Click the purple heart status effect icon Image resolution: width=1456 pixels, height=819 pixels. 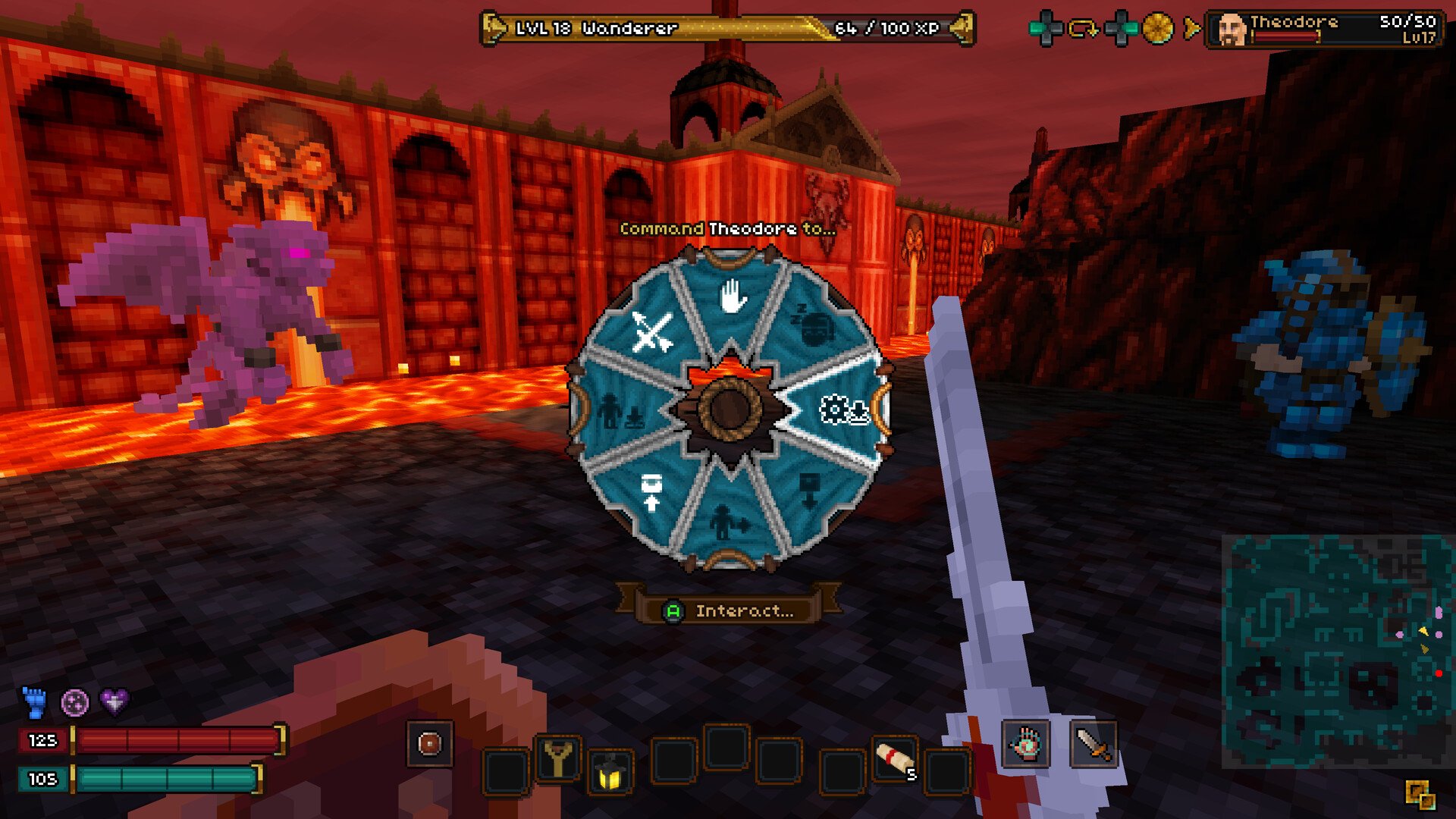click(x=115, y=702)
